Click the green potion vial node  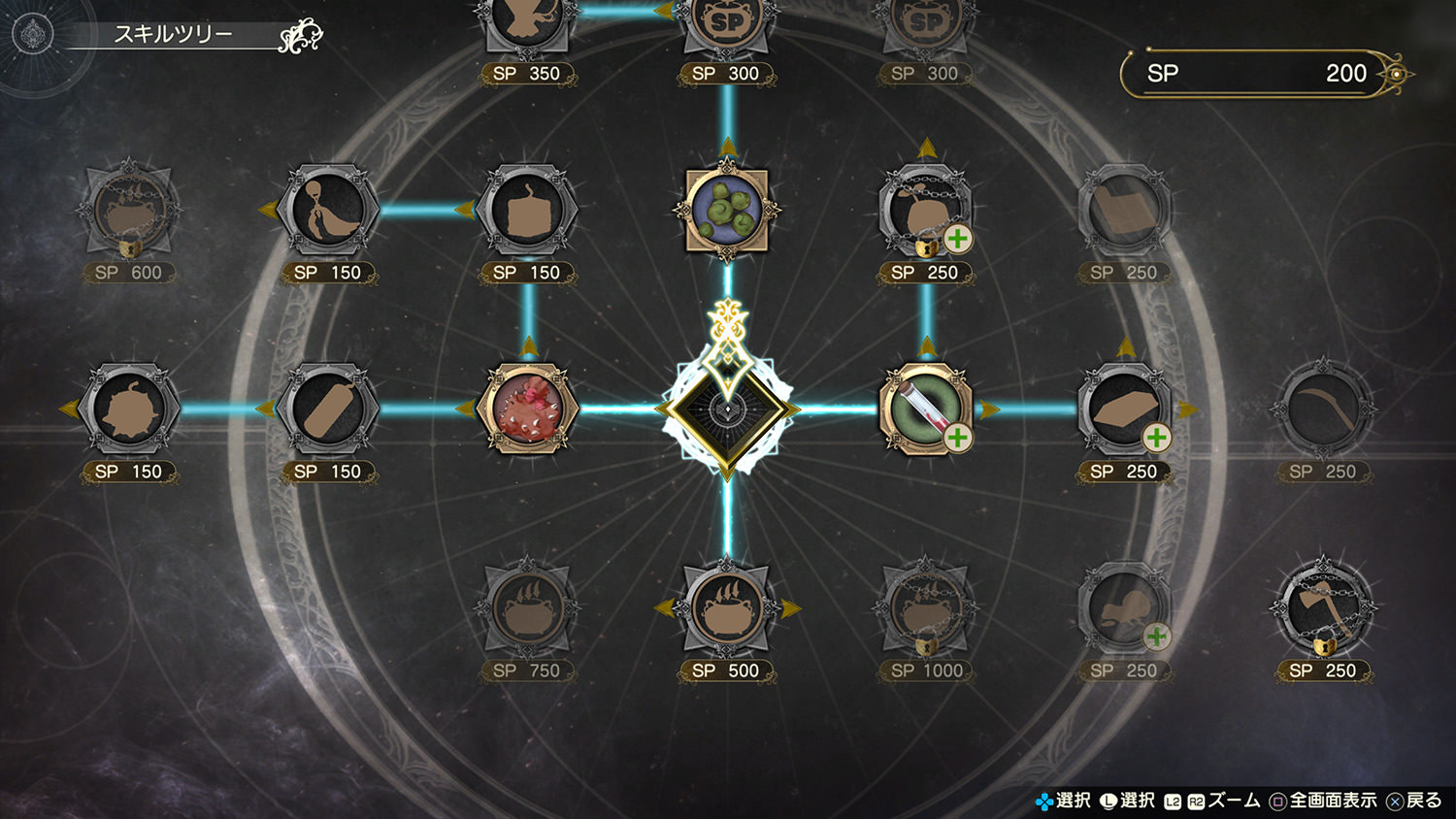[x=924, y=409]
